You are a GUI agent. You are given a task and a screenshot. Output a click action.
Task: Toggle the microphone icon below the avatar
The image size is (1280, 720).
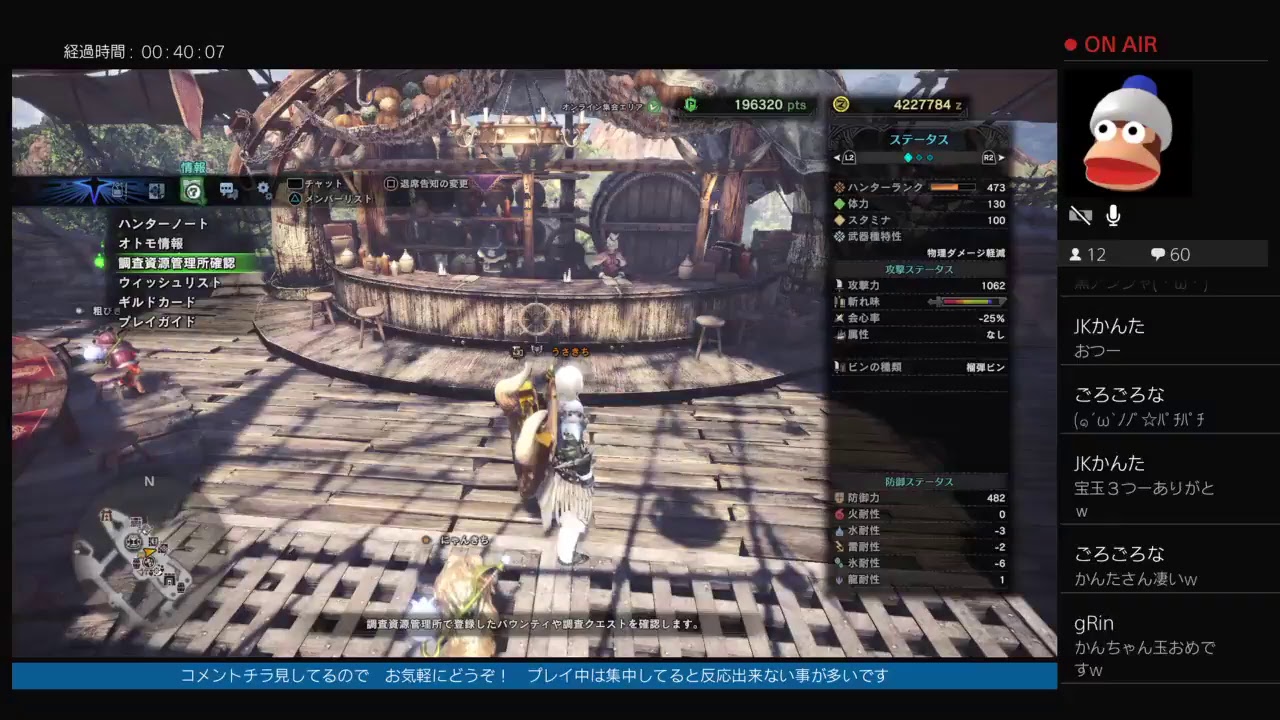[x=1113, y=215]
